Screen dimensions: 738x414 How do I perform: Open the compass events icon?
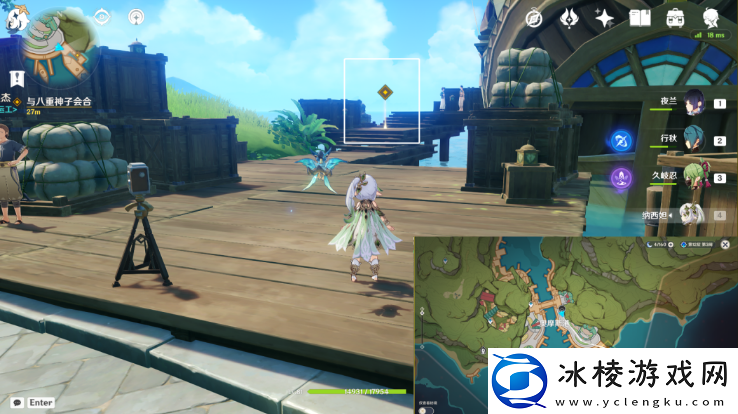(534, 18)
